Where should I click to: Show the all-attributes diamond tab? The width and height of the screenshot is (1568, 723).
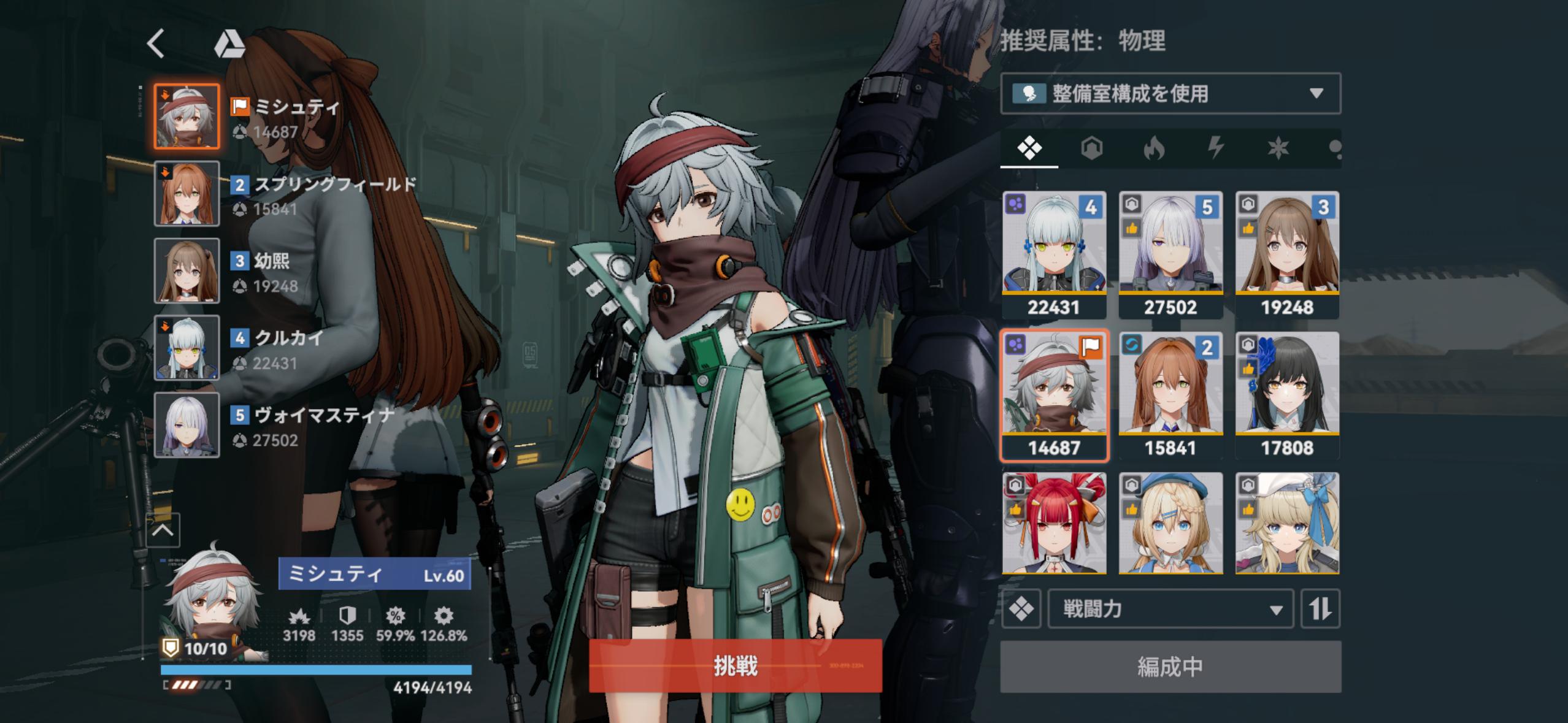click(1029, 148)
